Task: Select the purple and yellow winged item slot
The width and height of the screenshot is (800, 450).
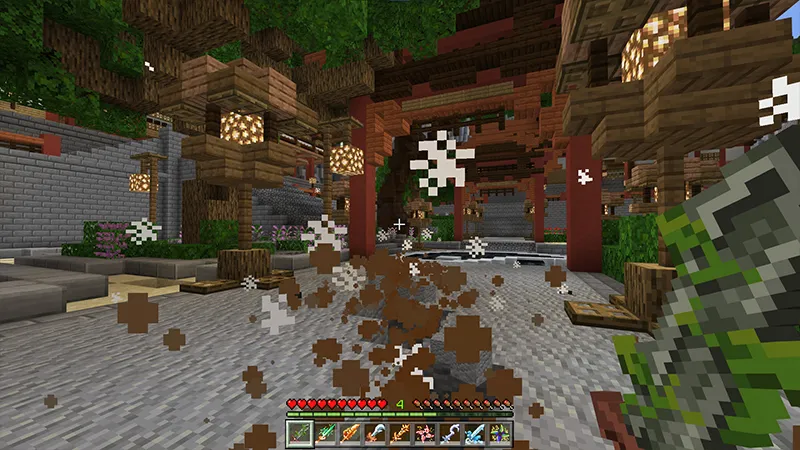Action: click(x=499, y=434)
